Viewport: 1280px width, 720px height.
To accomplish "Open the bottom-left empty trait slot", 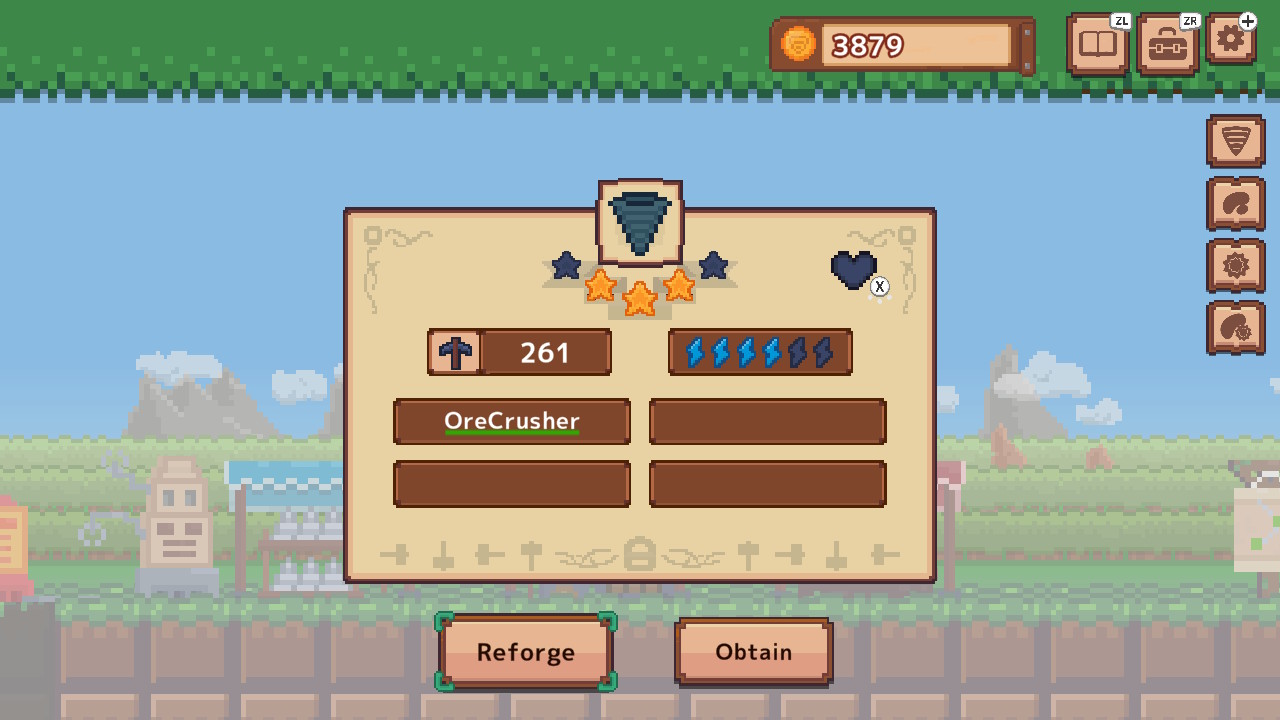I will (511, 484).
